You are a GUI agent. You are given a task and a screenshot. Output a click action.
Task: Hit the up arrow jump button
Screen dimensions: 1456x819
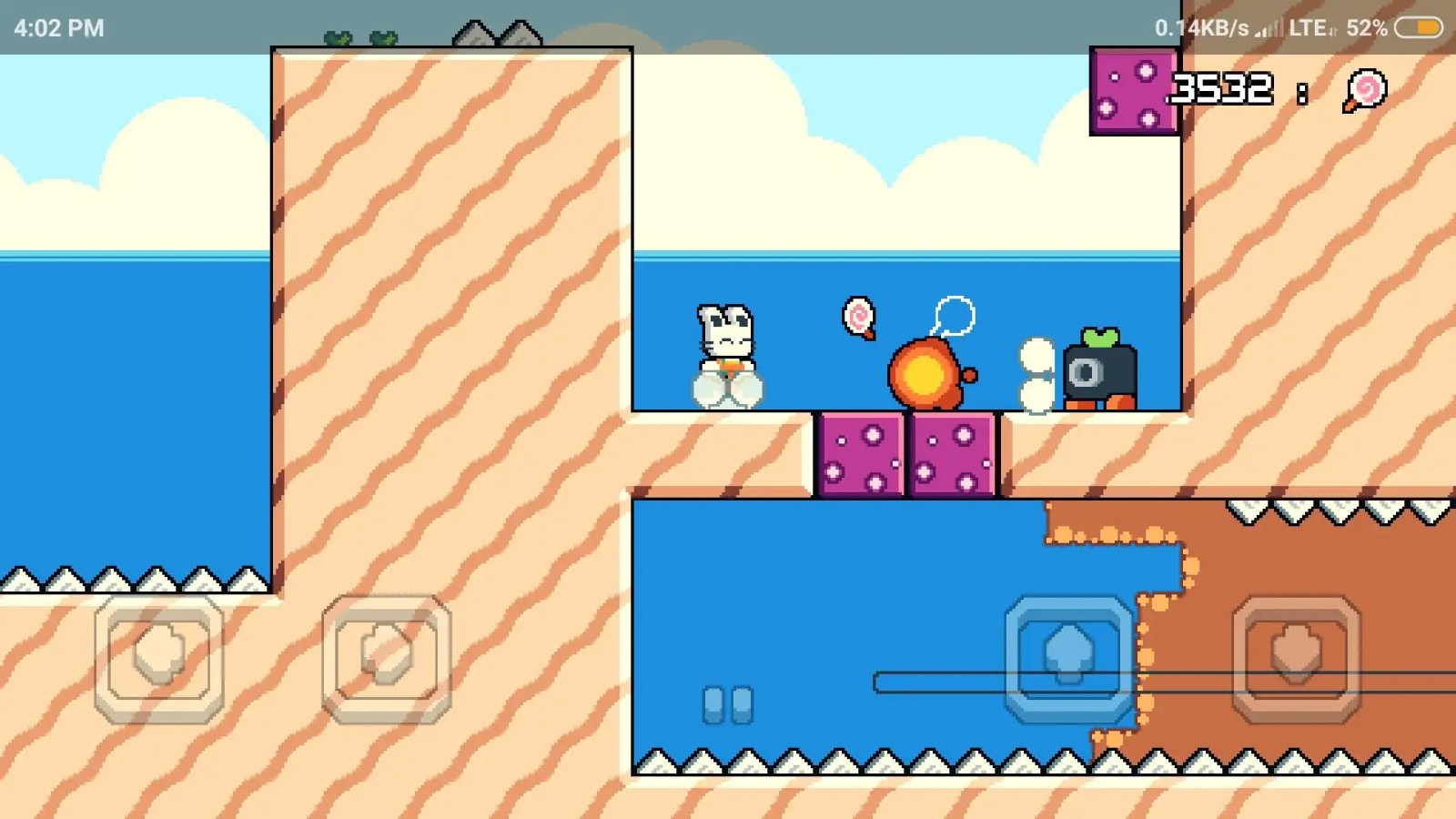click(x=1069, y=657)
